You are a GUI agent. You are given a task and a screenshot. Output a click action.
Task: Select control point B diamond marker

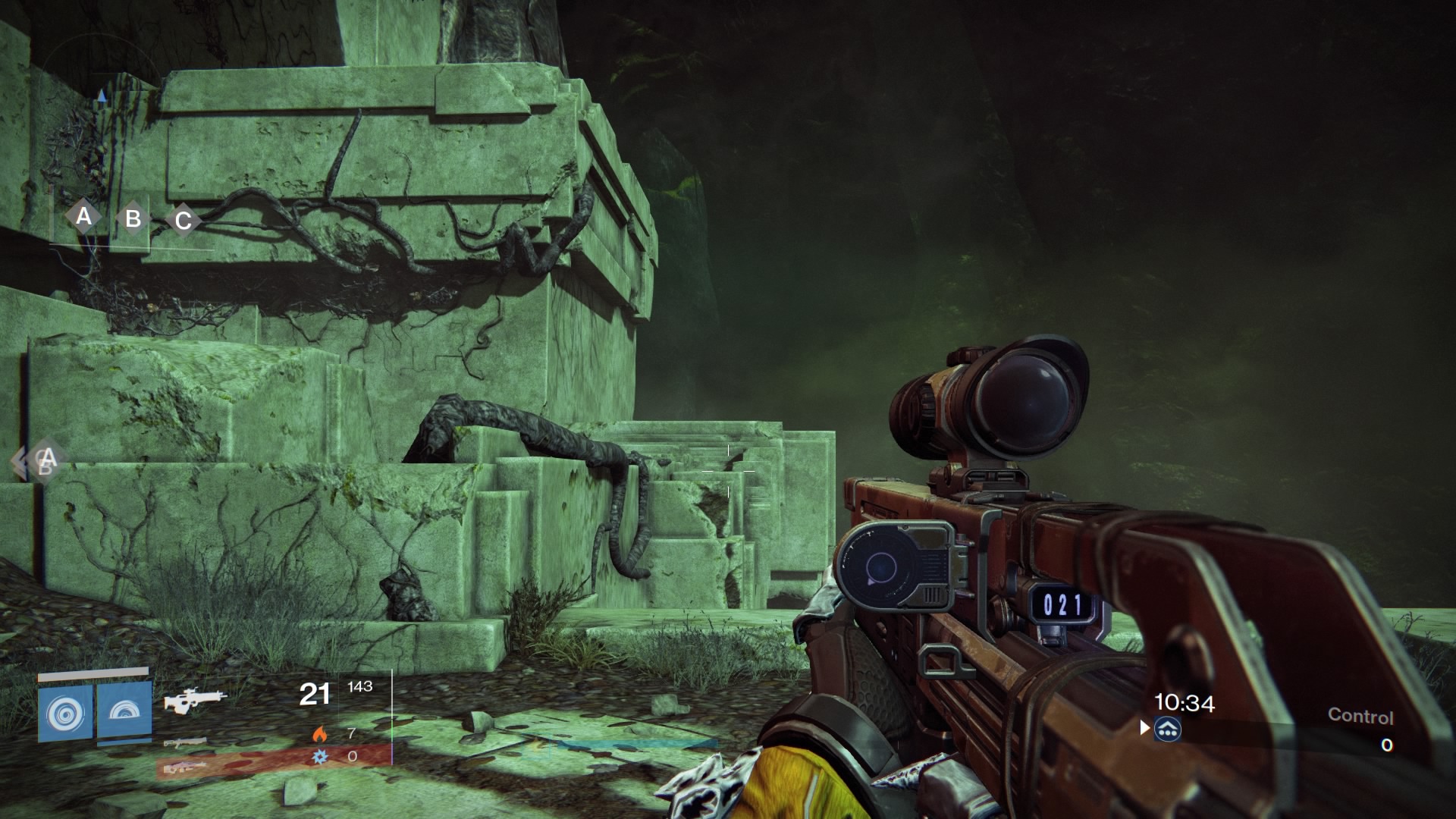(133, 219)
